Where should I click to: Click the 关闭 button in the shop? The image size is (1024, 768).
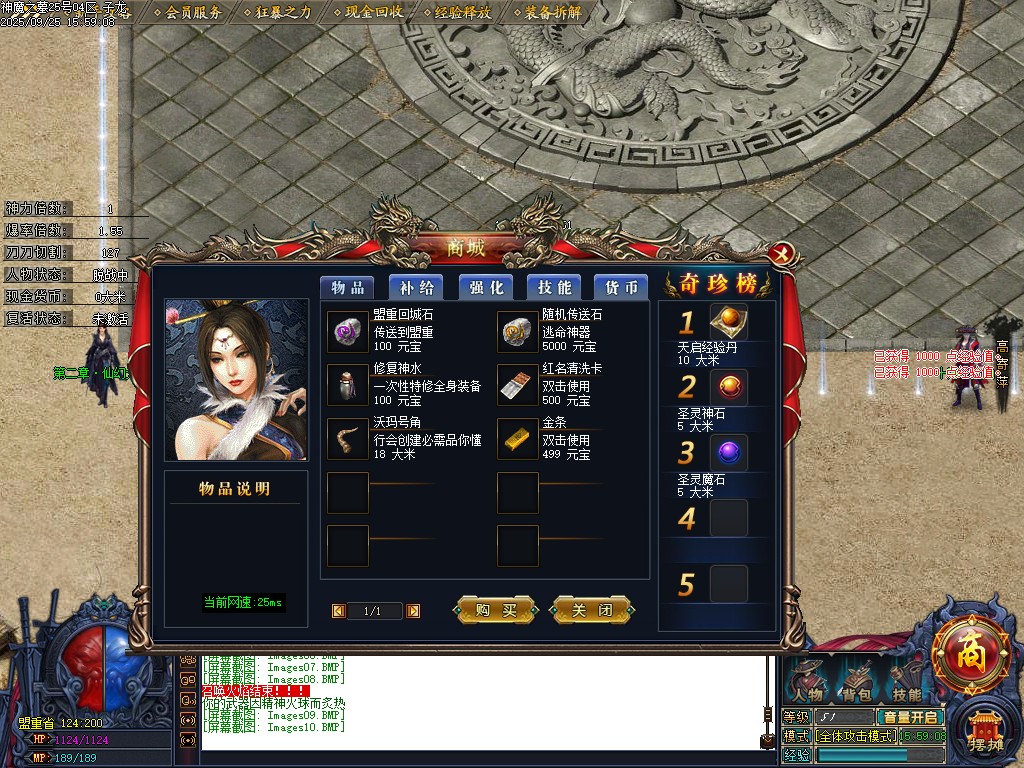[592, 610]
